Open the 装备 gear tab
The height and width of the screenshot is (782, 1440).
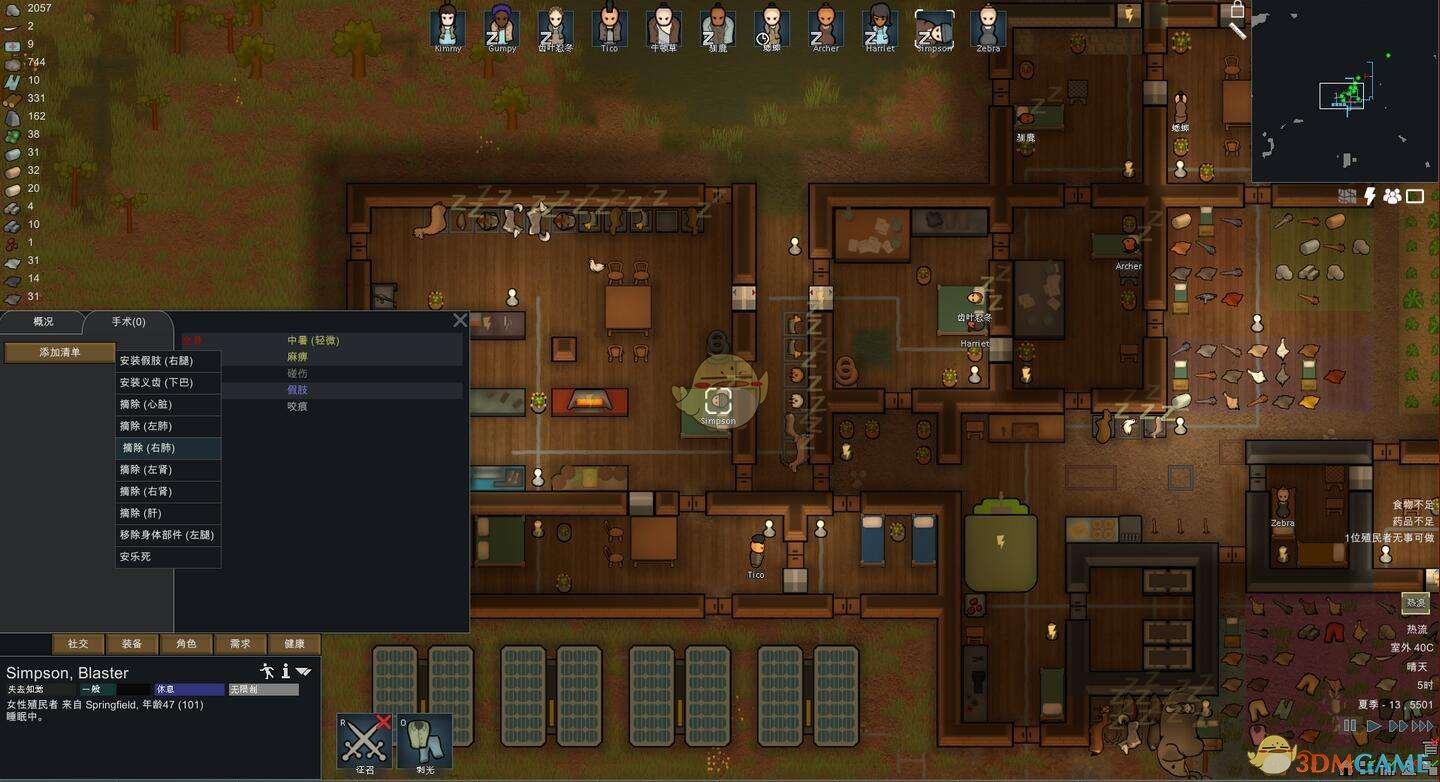click(132, 644)
